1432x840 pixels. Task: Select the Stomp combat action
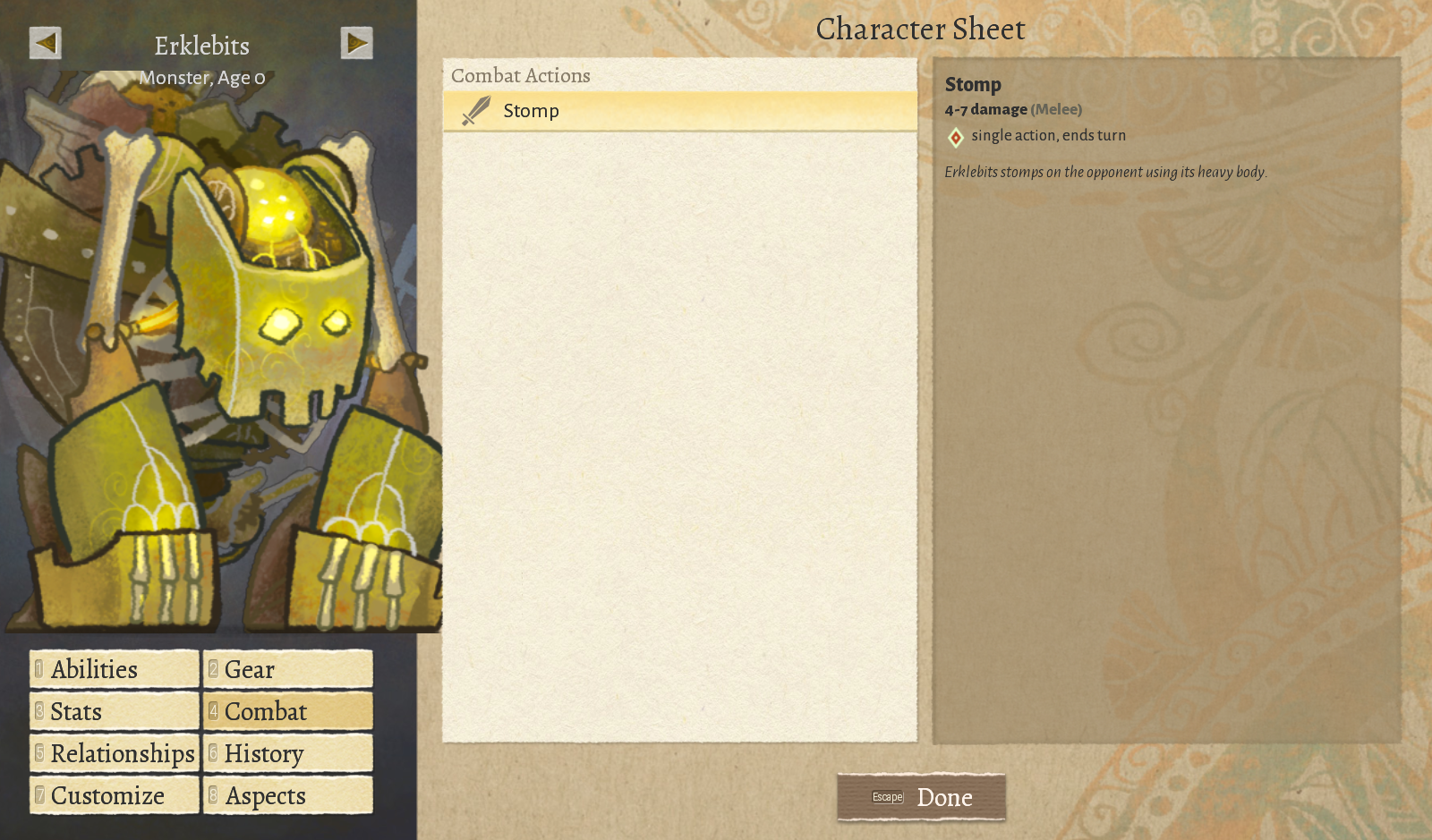click(x=679, y=111)
